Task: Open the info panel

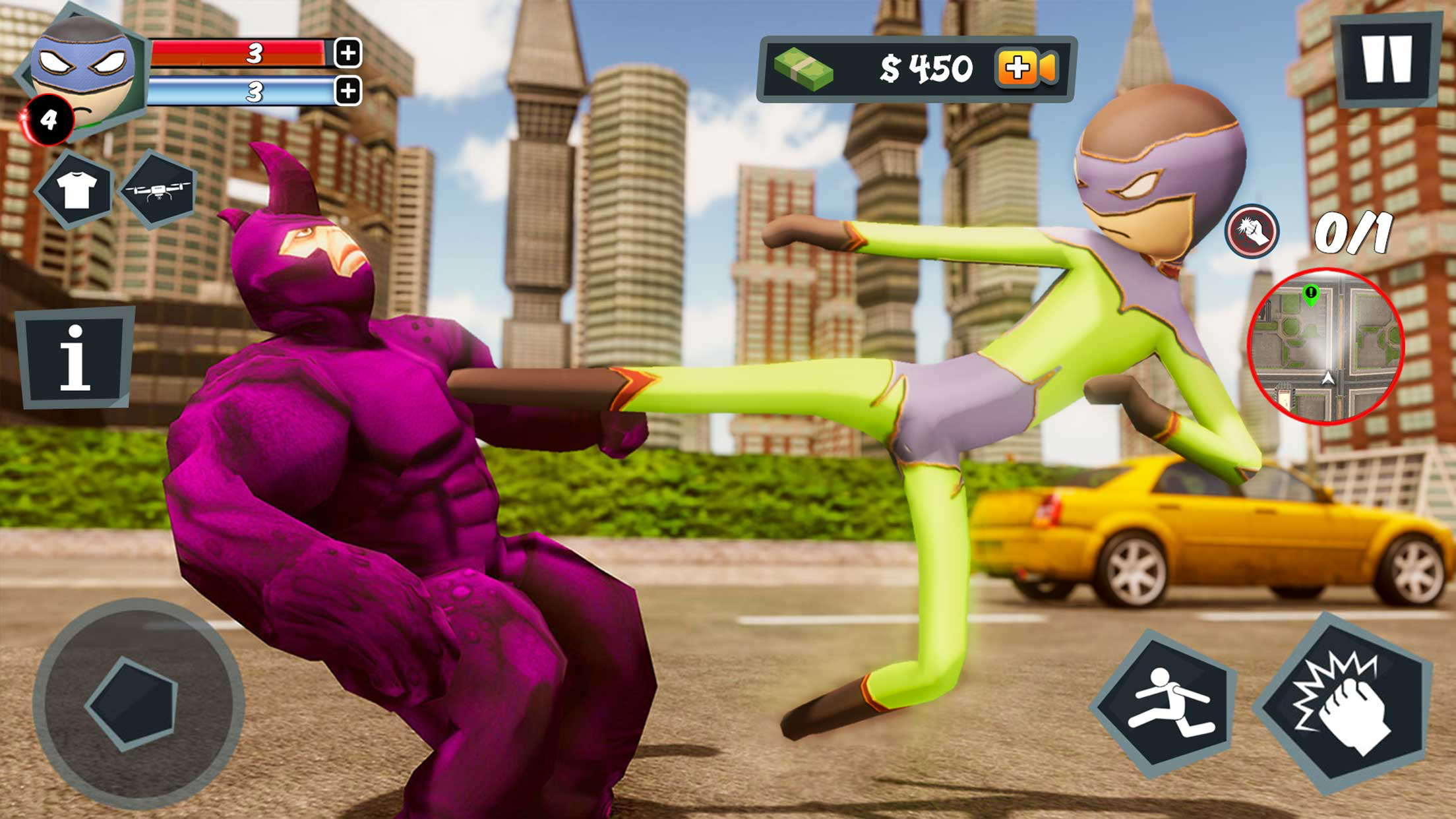Action: (x=75, y=357)
